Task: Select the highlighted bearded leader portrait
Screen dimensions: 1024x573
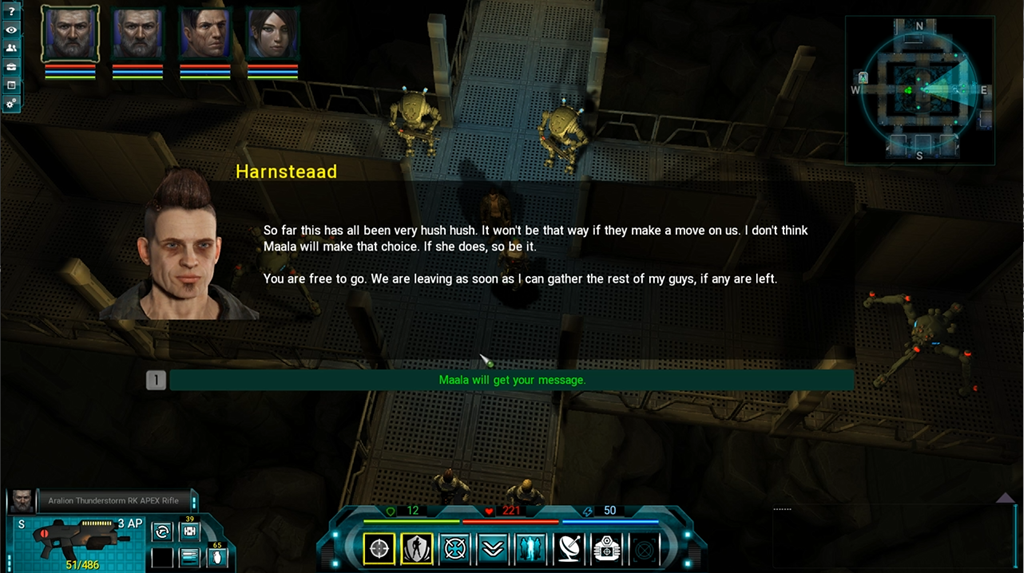Action: [x=70, y=34]
